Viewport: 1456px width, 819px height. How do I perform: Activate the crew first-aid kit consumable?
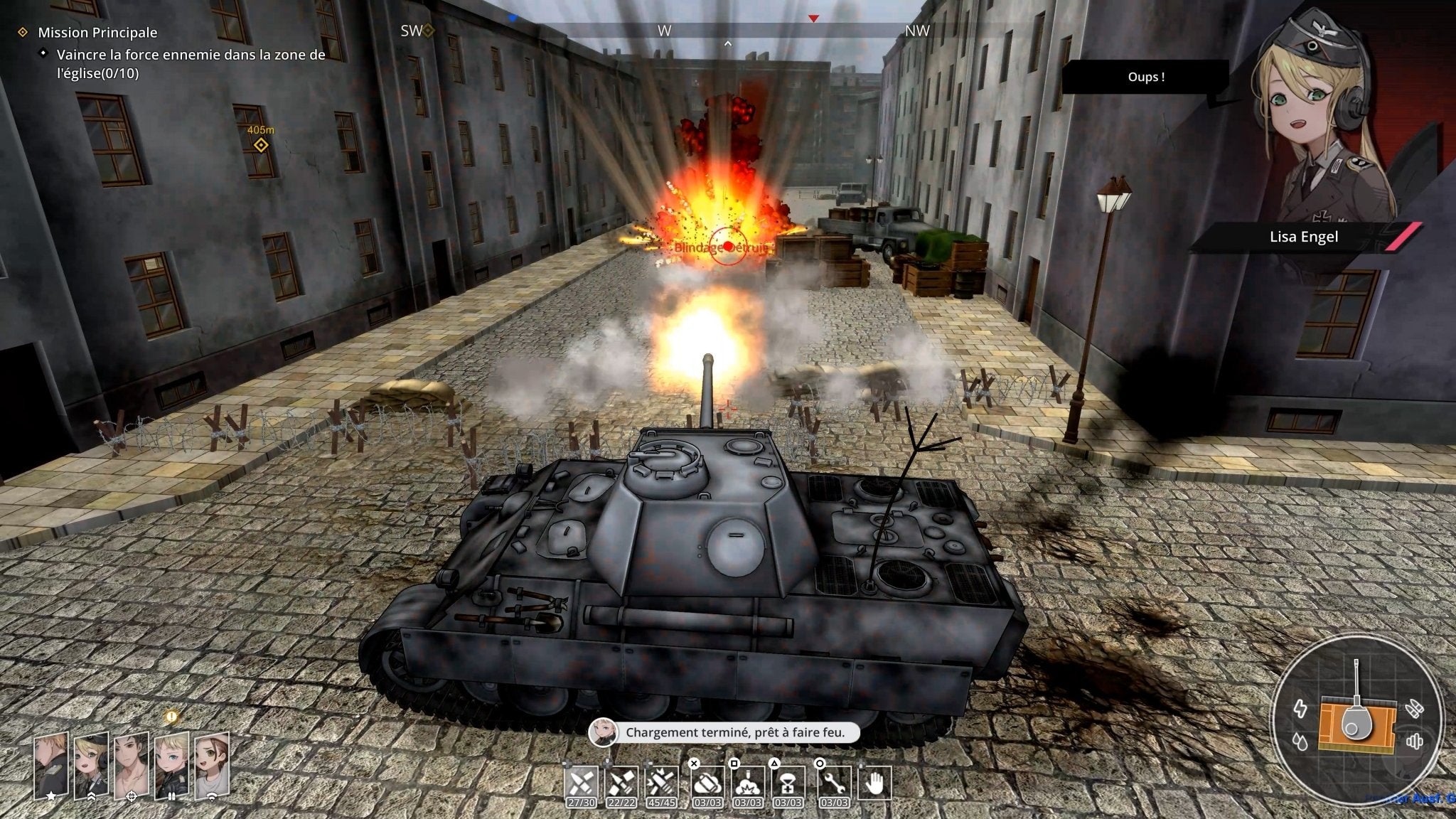click(789, 782)
